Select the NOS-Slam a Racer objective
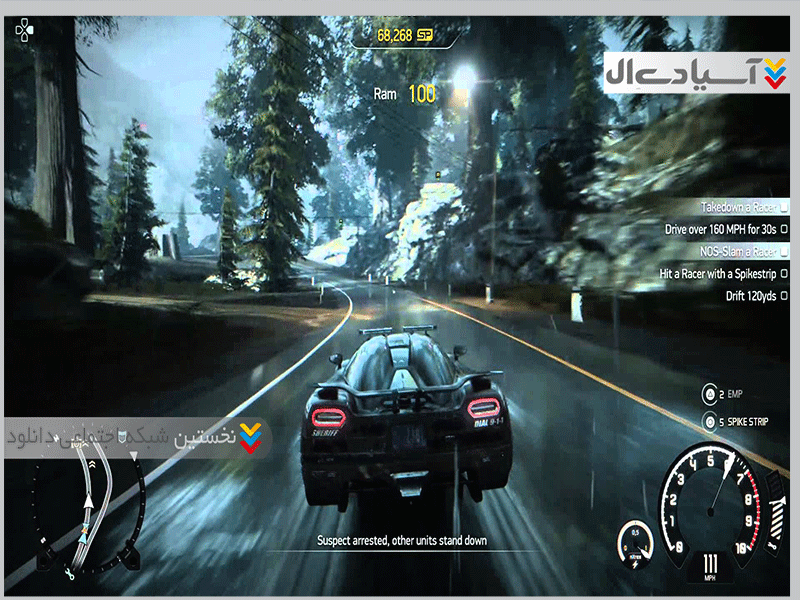This screenshot has height=600, width=800. click(736, 251)
